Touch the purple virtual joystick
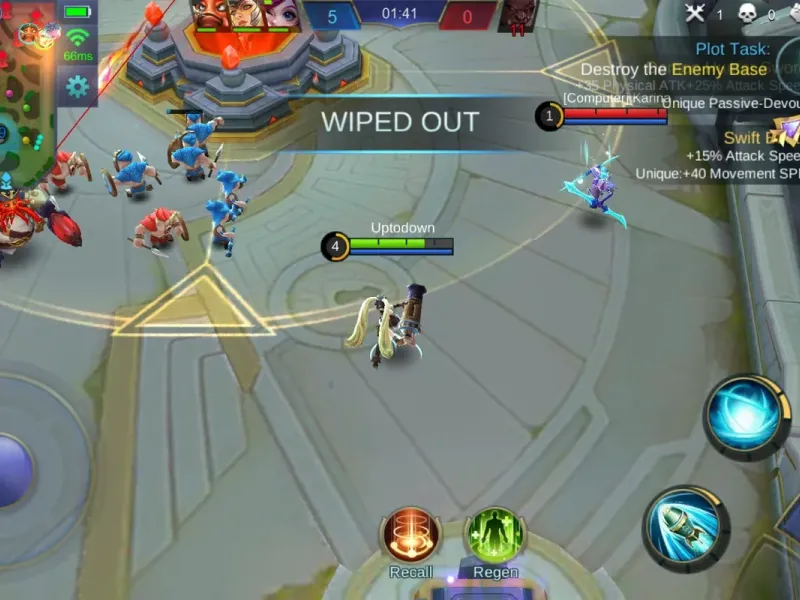The height and width of the screenshot is (600, 800). [x=12, y=470]
